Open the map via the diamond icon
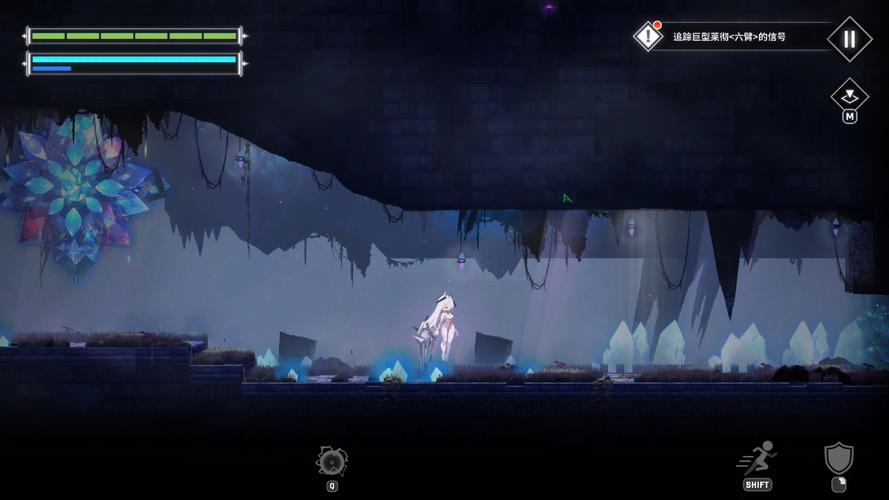889x500 pixels. click(x=849, y=96)
